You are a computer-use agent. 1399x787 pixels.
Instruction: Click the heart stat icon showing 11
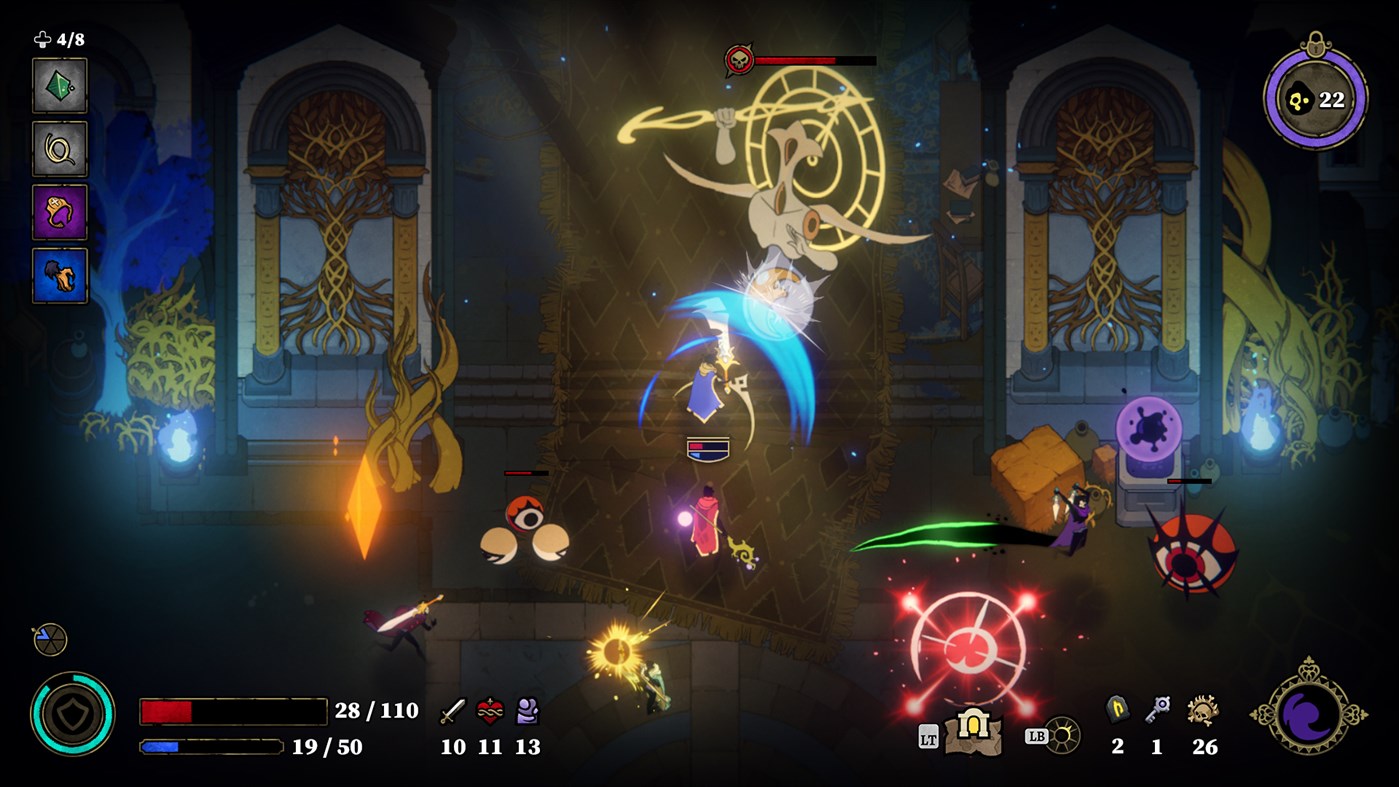pos(489,712)
